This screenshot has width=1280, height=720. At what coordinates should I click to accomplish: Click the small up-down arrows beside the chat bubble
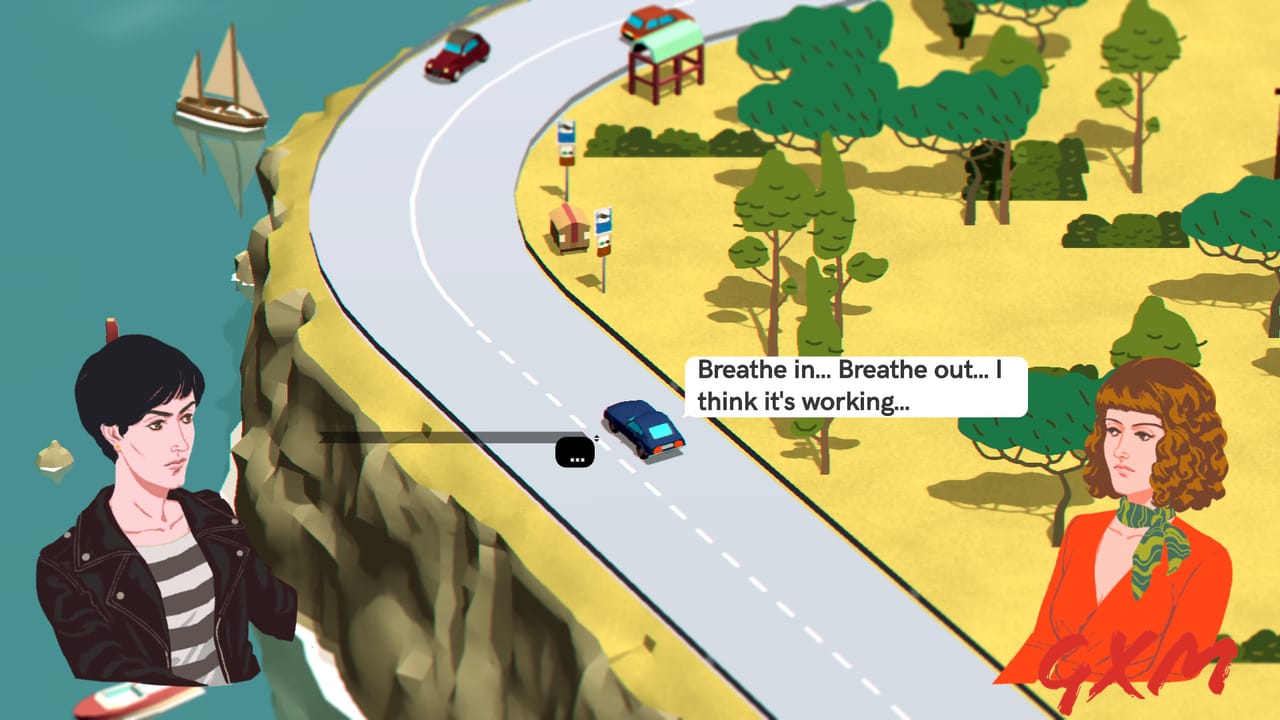599,436
